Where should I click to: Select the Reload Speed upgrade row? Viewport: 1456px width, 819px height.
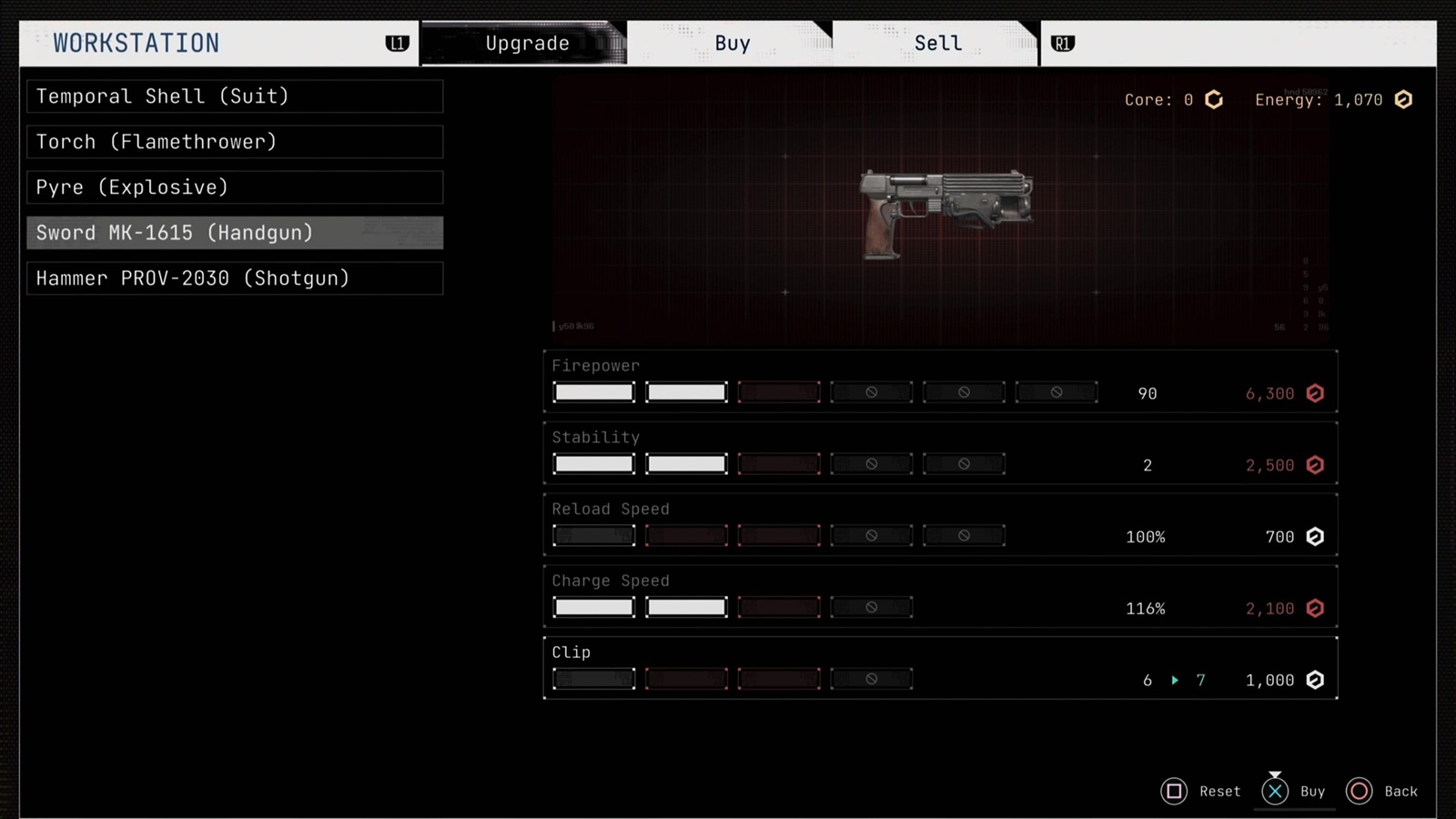(x=940, y=525)
